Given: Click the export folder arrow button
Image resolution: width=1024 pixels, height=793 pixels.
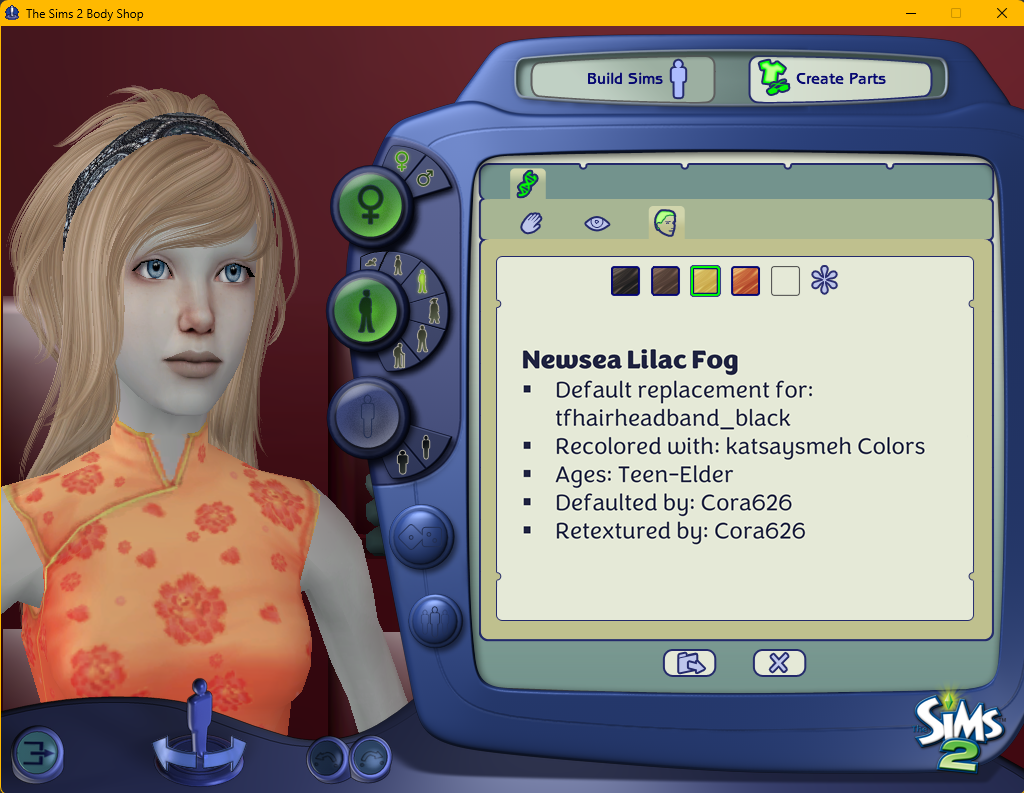Looking at the screenshot, I should tap(689, 662).
